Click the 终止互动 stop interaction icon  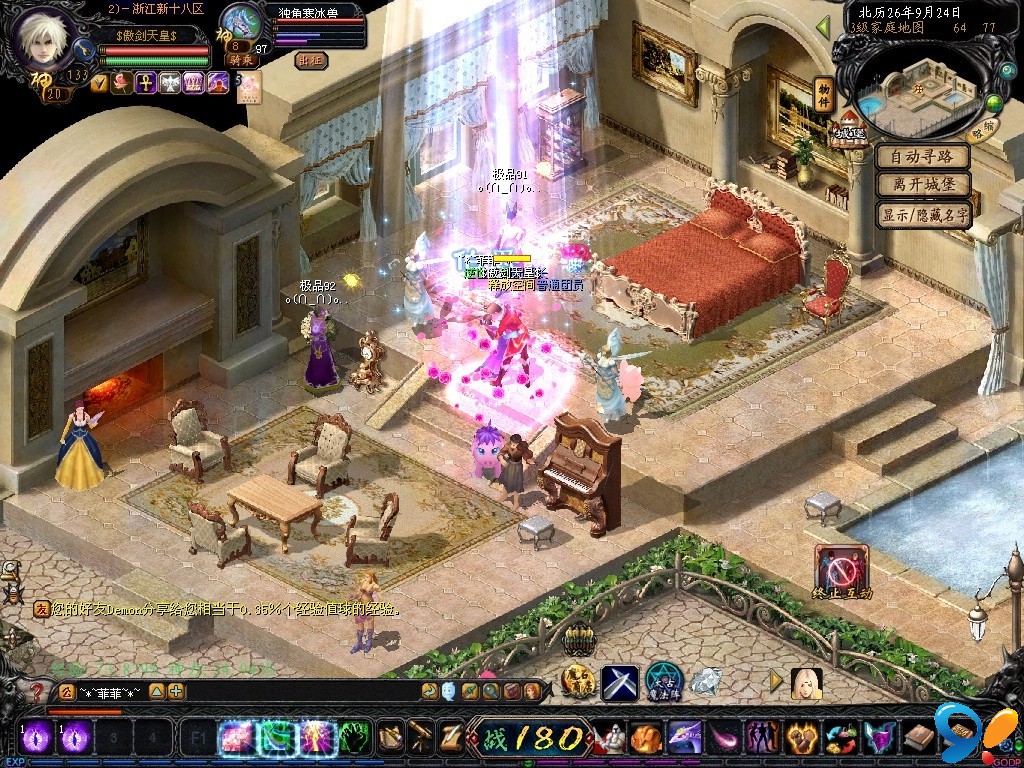point(841,567)
